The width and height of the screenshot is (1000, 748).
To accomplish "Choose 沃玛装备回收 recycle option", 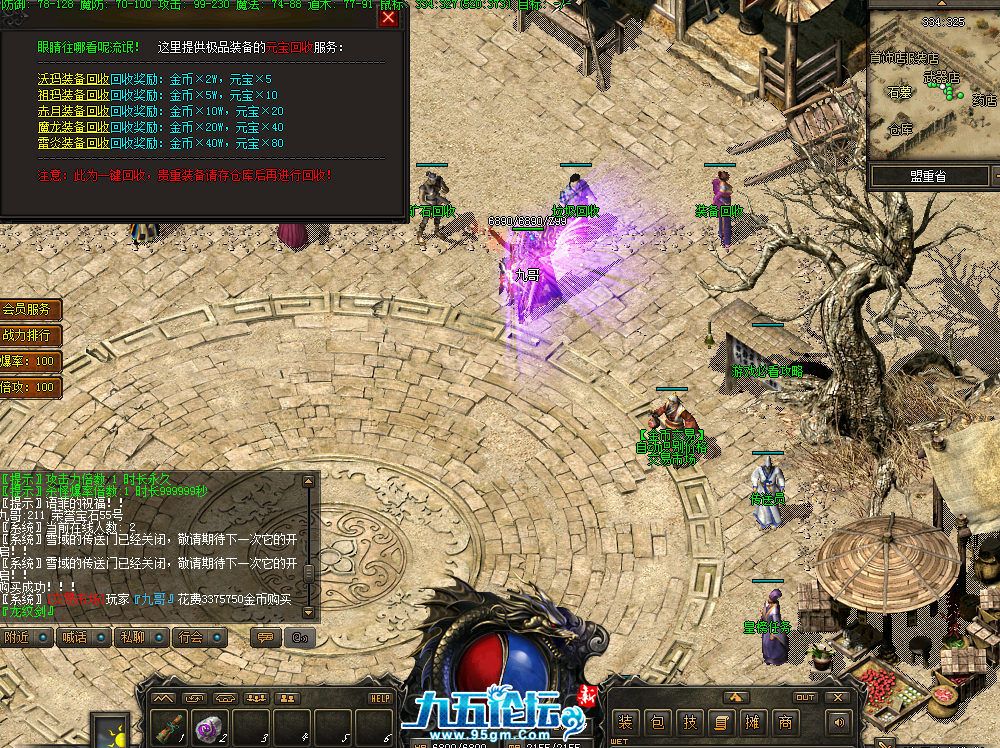I will point(73,79).
